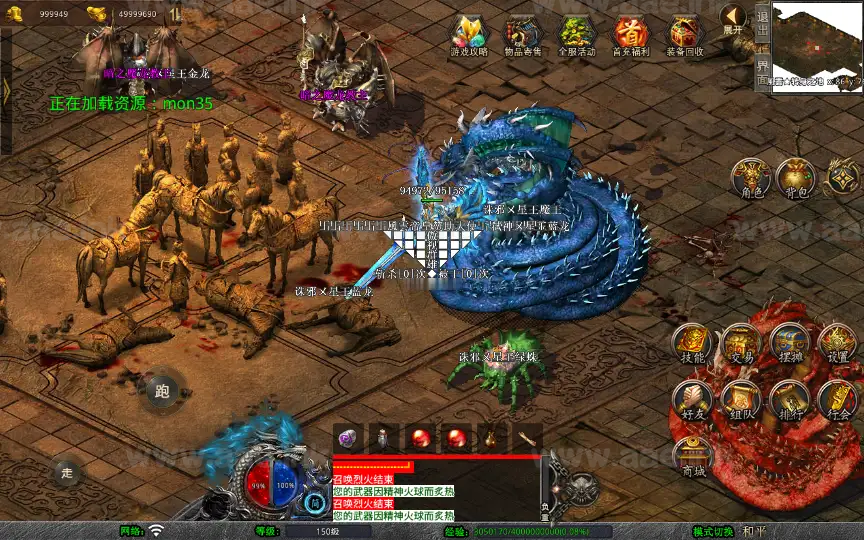This screenshot has height=540, width=864.
Task: Open the 摆摊 stall menu
Action: (790, 344)
